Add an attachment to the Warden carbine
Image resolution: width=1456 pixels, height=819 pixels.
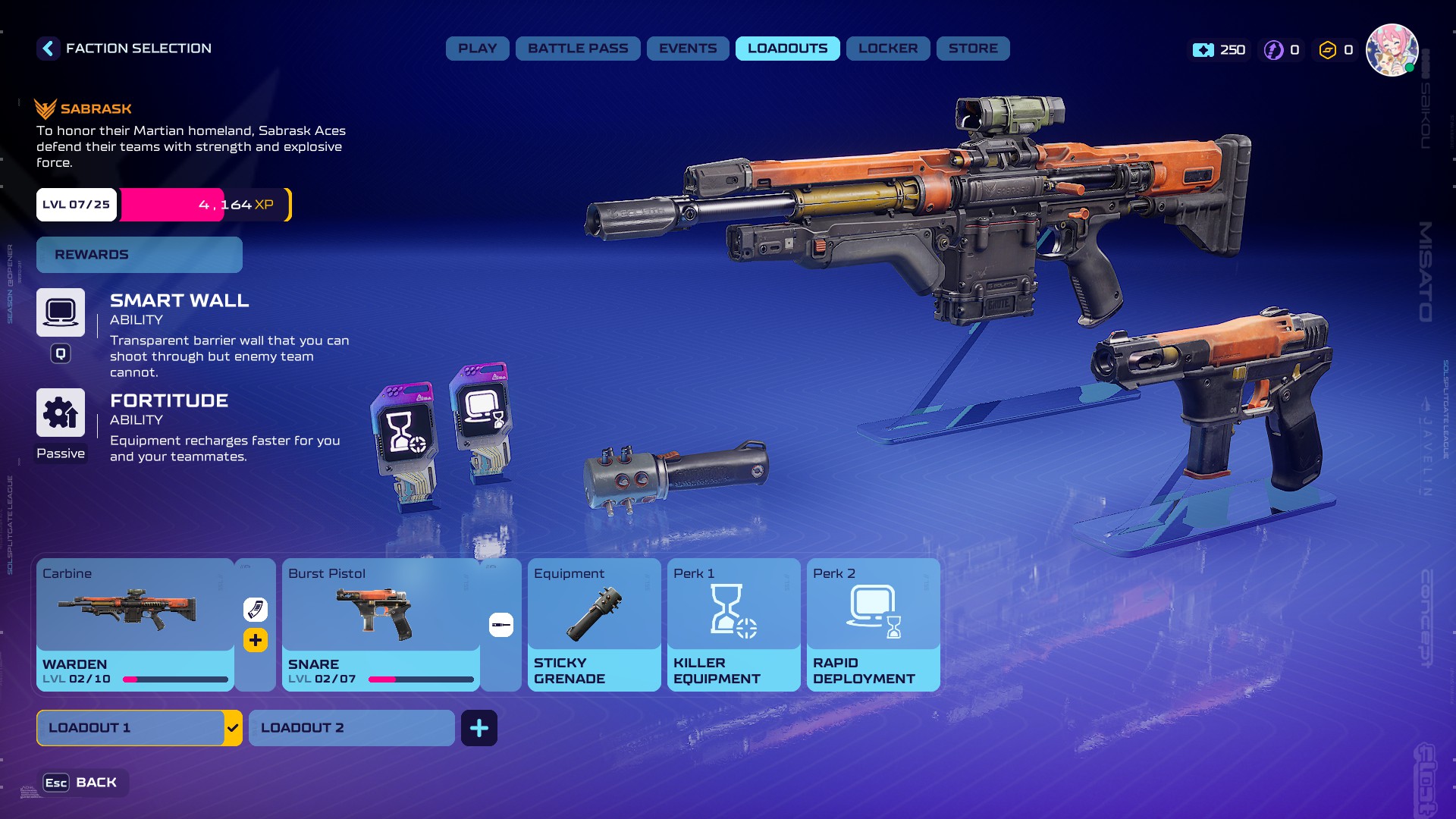(x=256, y=640)
